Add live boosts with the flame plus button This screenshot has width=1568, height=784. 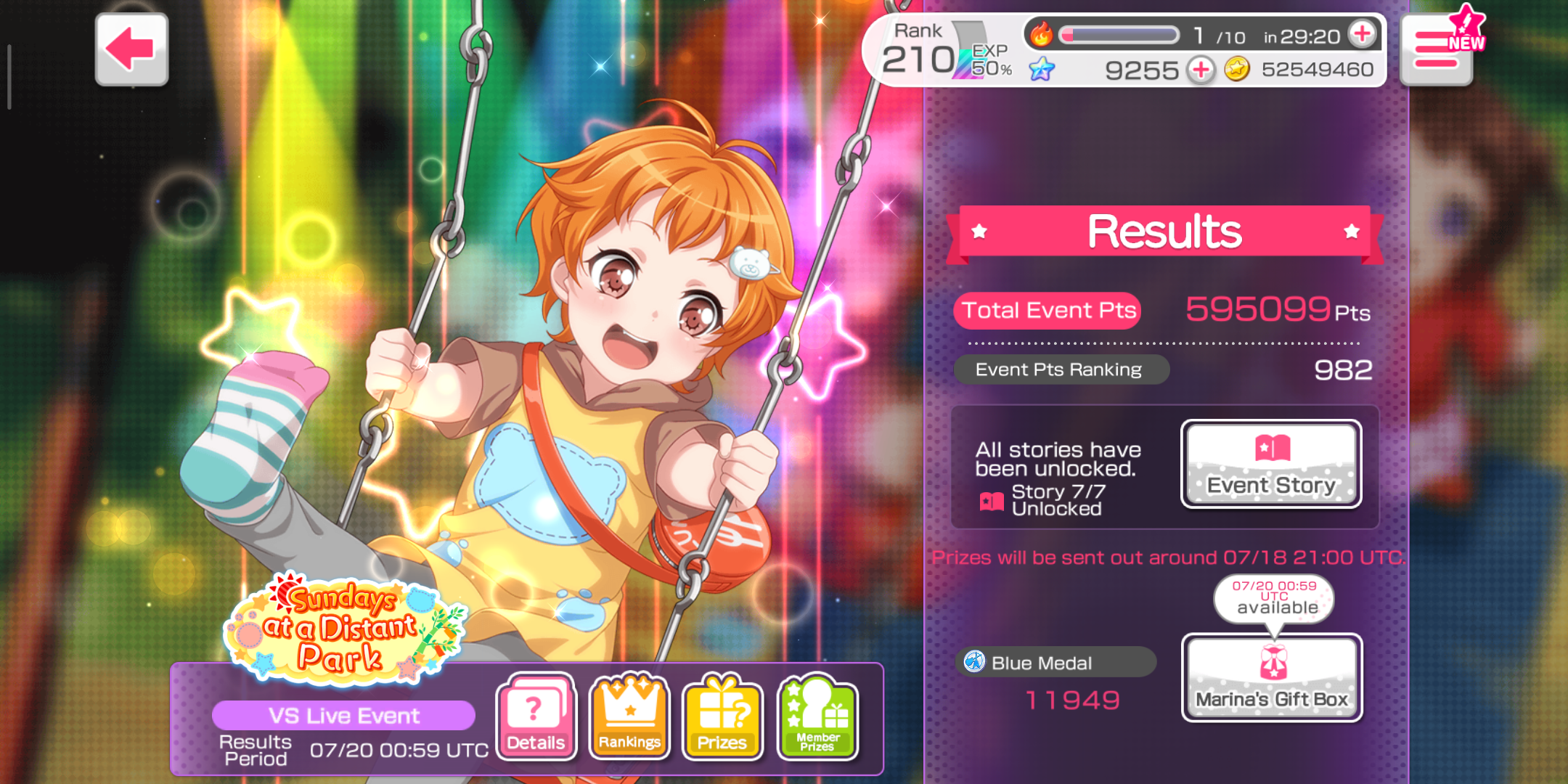click(x=1362, y=33)
